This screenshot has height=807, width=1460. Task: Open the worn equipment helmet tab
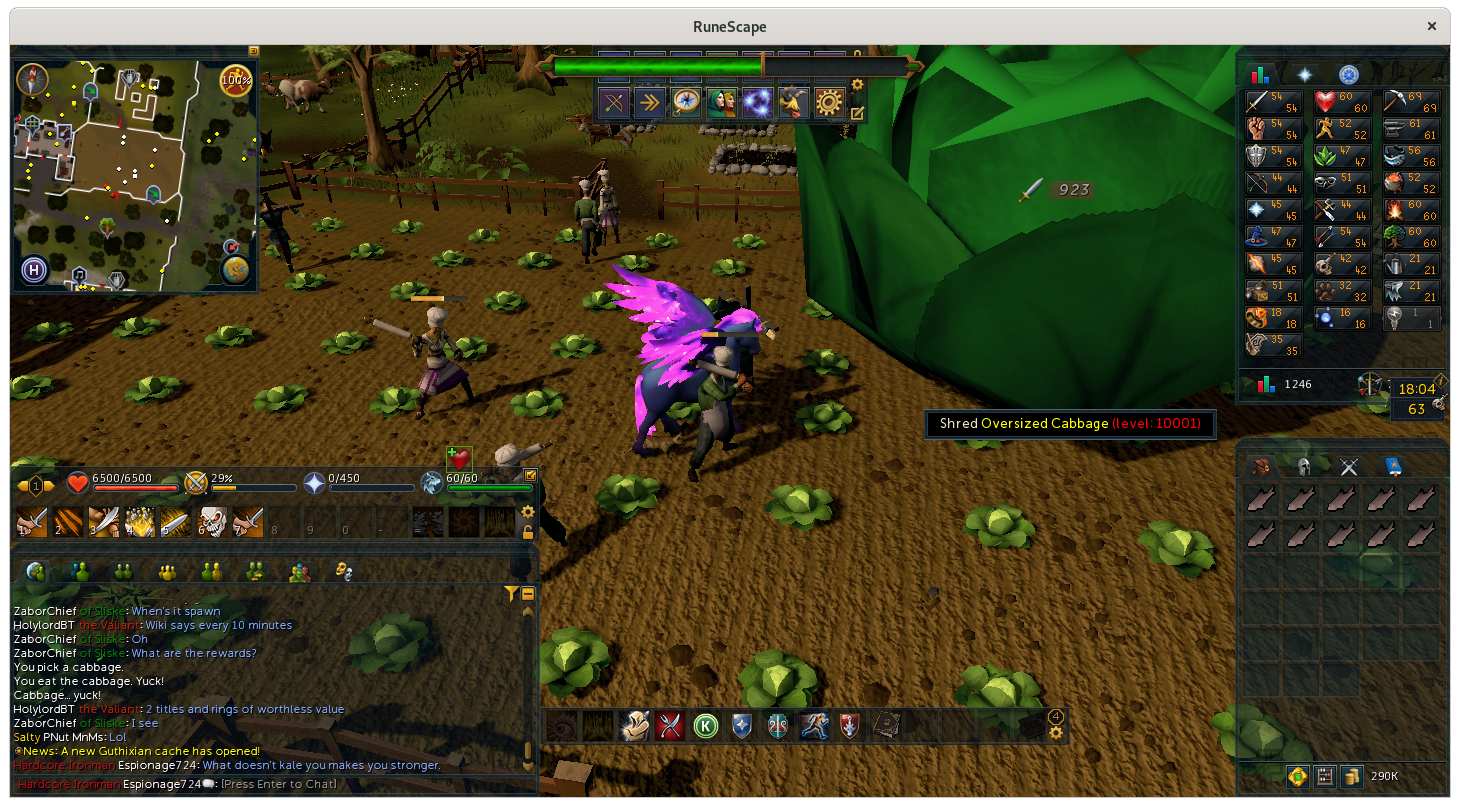[1304, 466]
